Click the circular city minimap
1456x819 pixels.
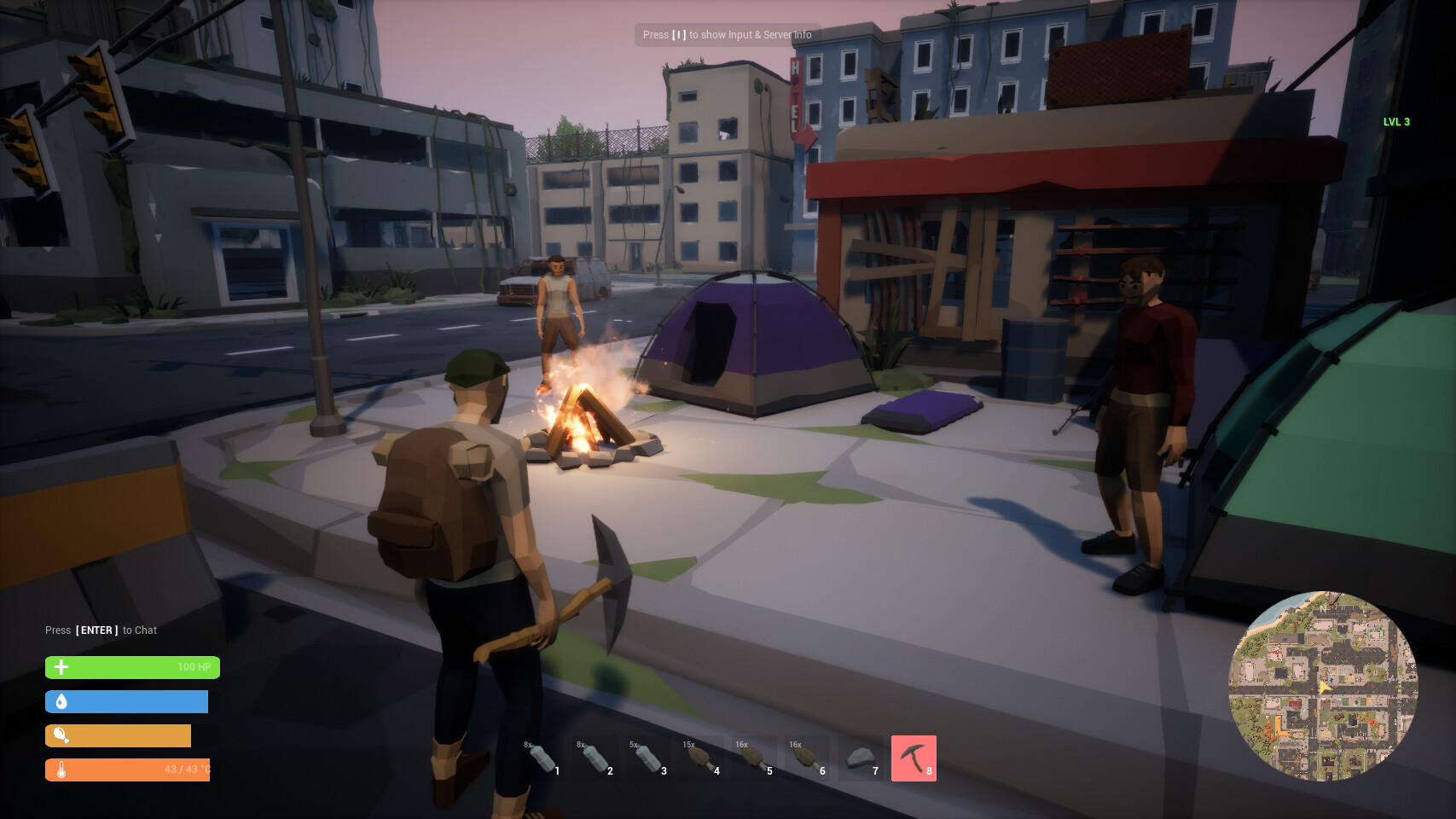click(1323, 686)
